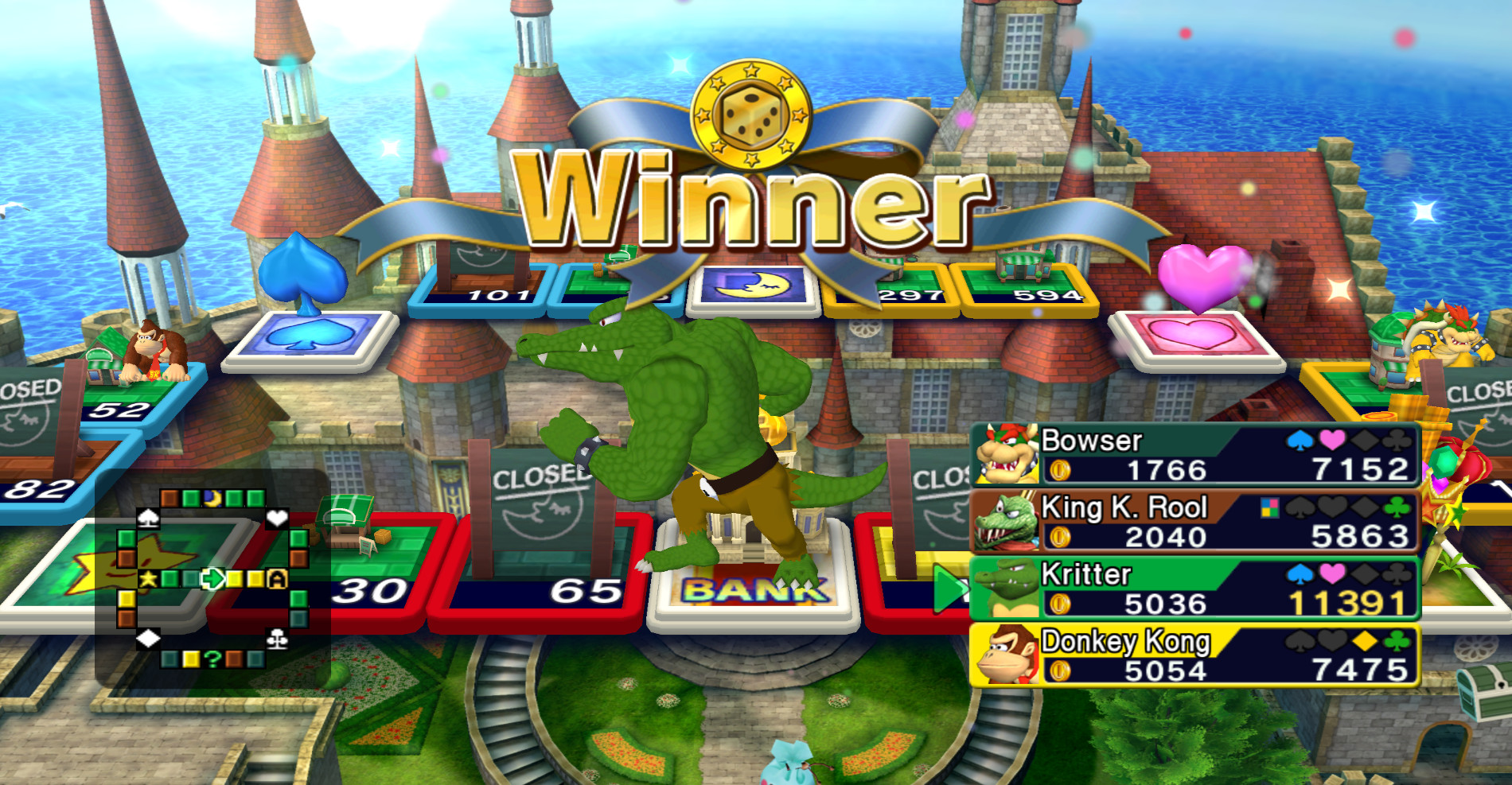
Task: Toggle the blue spade suit on Bowser's panel
Action: 1299,439
